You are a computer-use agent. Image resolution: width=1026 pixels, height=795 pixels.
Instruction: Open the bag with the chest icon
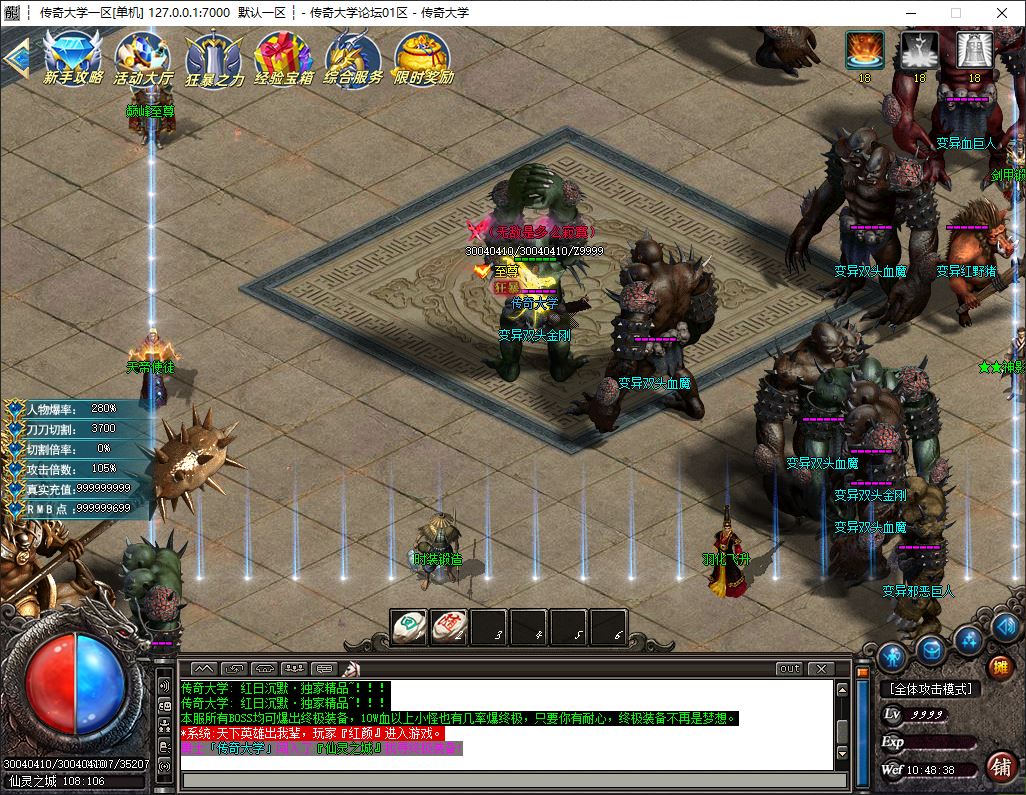coord(931,650)
